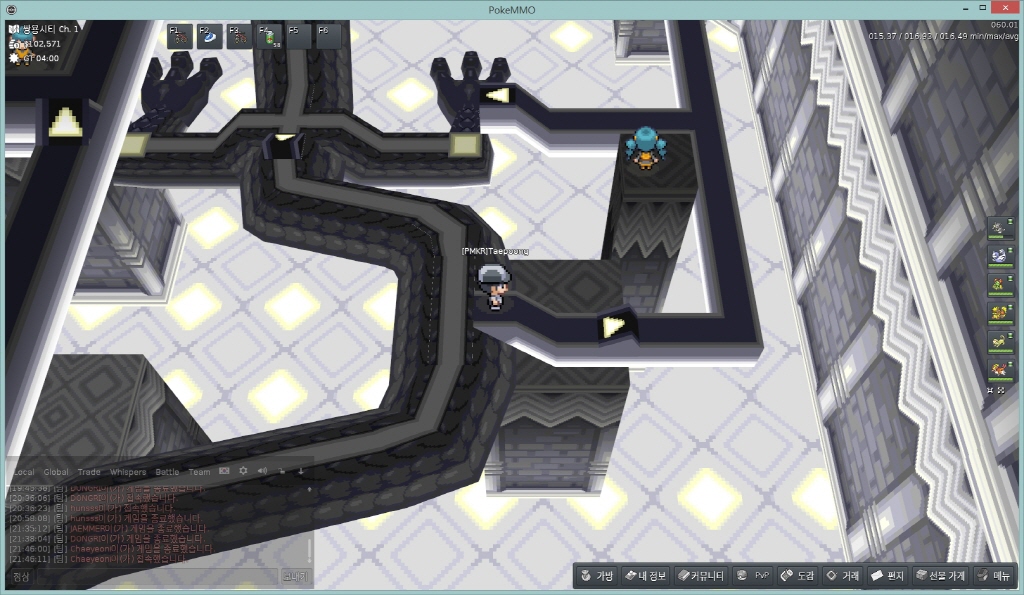Open the PvP menu

click(753, 576)
